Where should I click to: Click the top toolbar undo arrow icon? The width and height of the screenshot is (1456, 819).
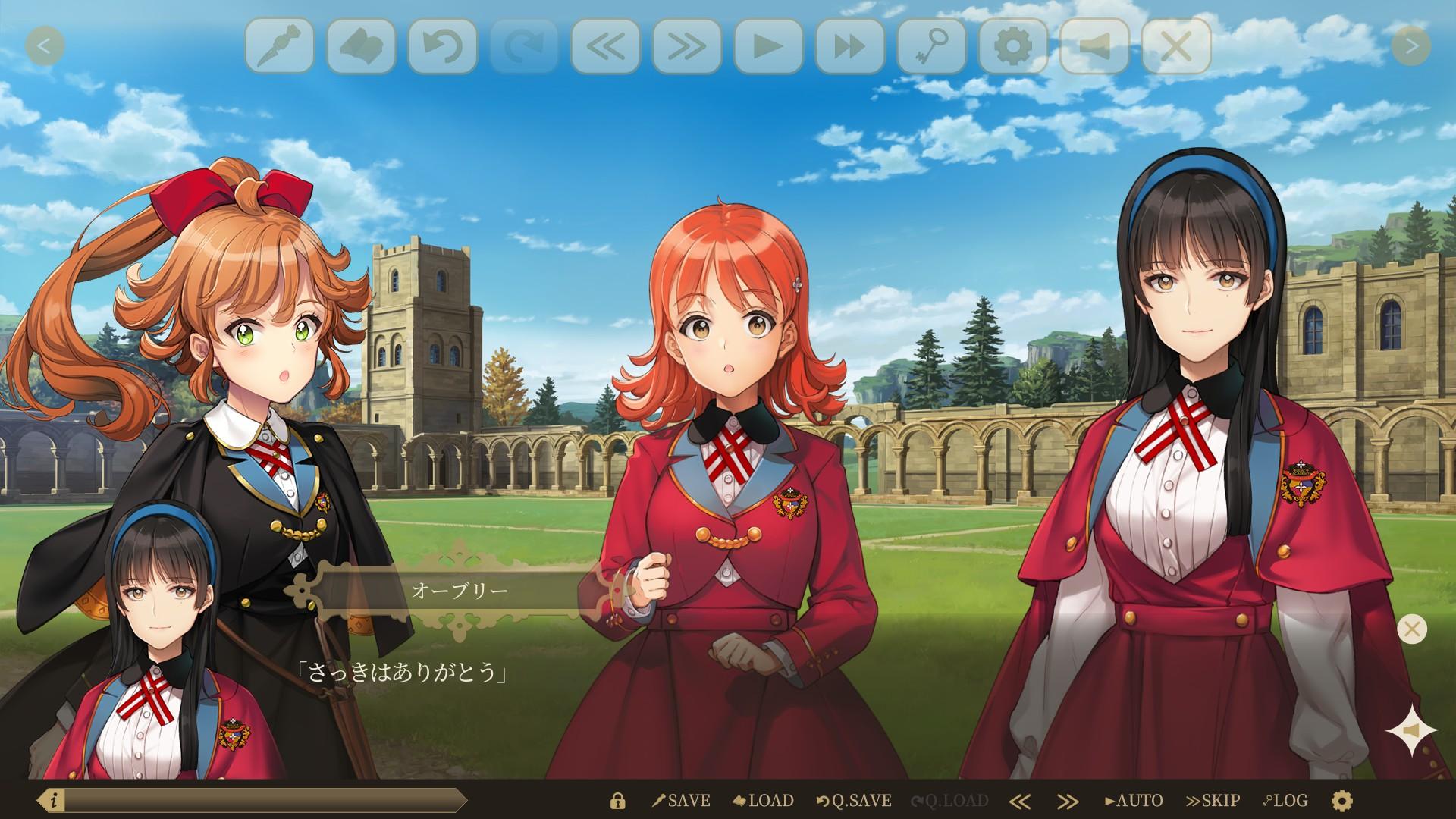coord(443,46)
